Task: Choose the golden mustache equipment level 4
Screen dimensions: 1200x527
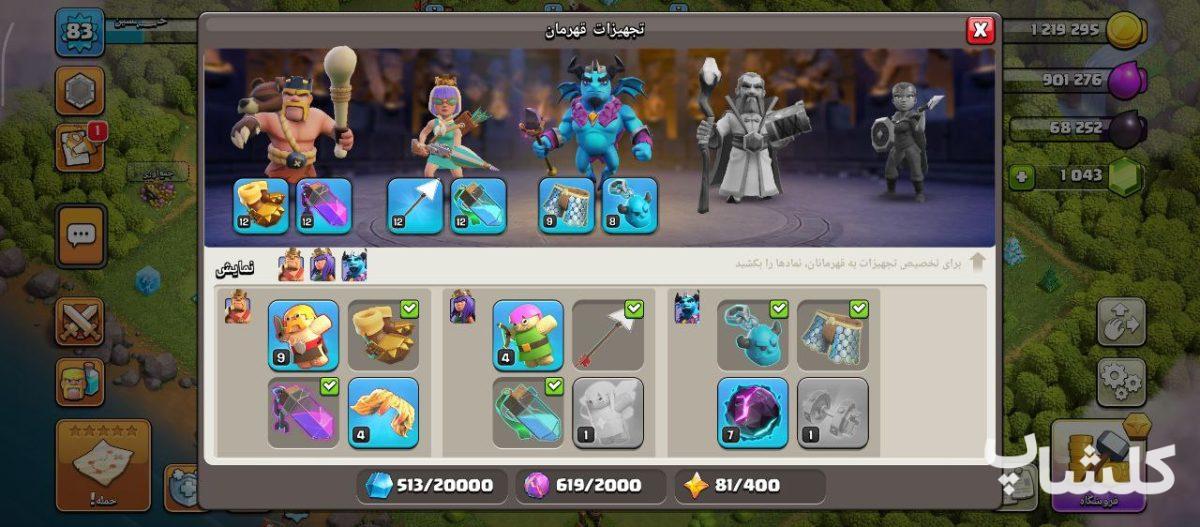Action: 383,412
